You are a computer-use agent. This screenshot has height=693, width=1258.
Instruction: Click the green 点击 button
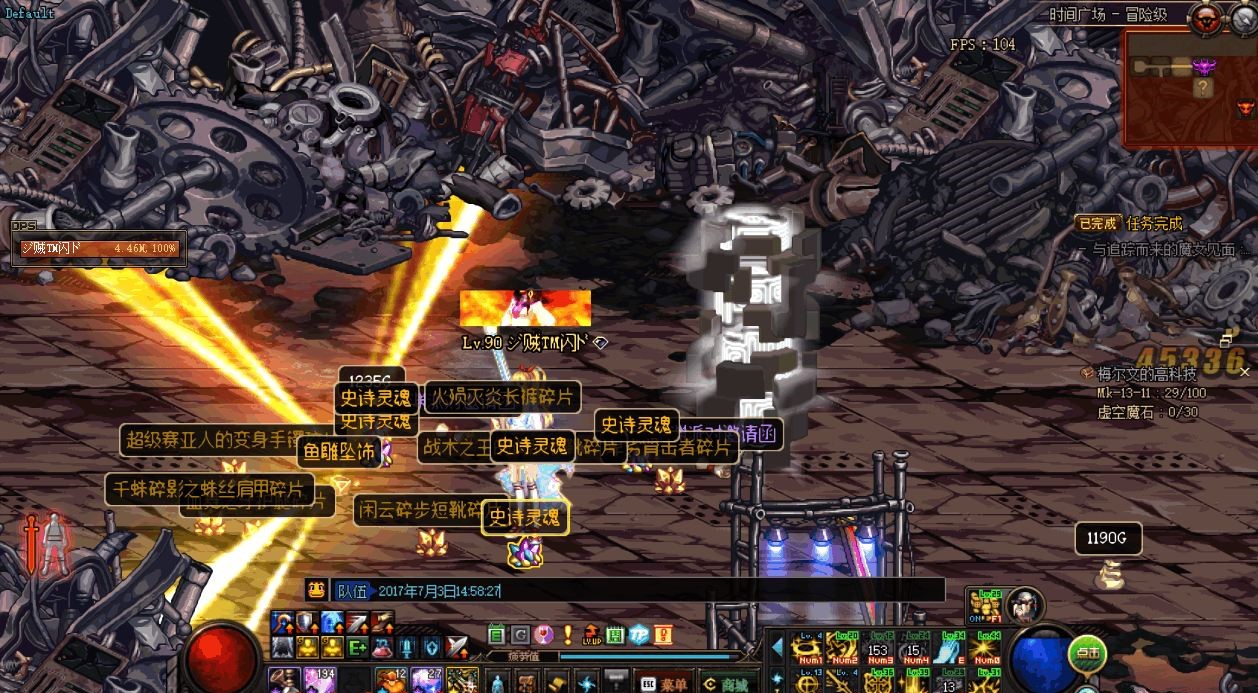(x=1086, y=653)
